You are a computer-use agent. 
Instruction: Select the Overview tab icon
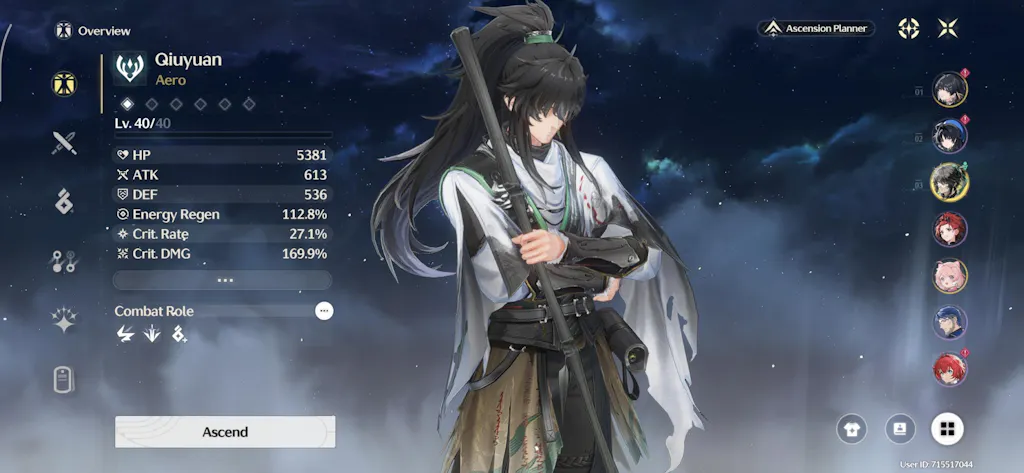coord(64,84)
